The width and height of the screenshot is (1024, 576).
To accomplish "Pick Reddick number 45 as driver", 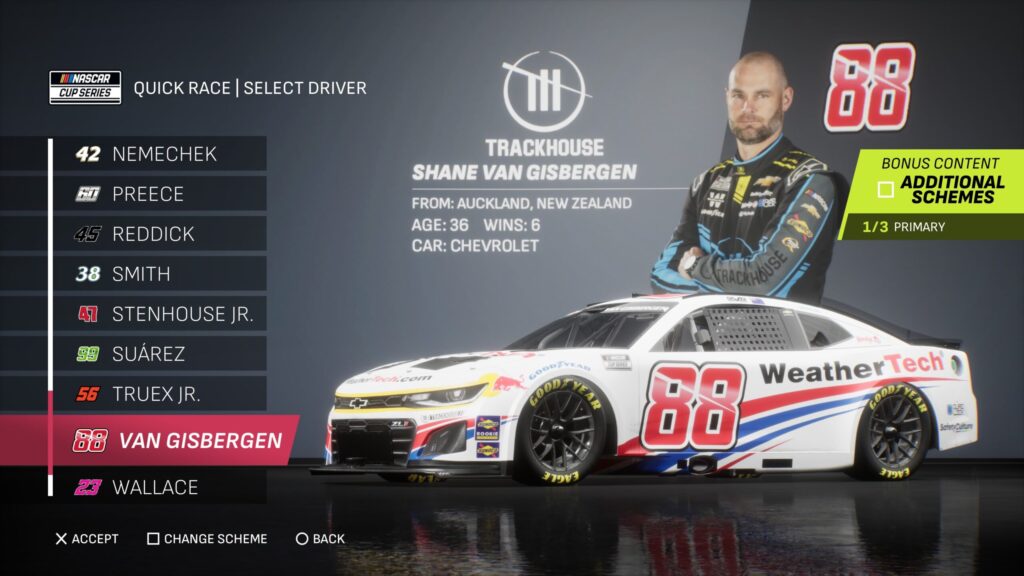I will coord(160,234).
